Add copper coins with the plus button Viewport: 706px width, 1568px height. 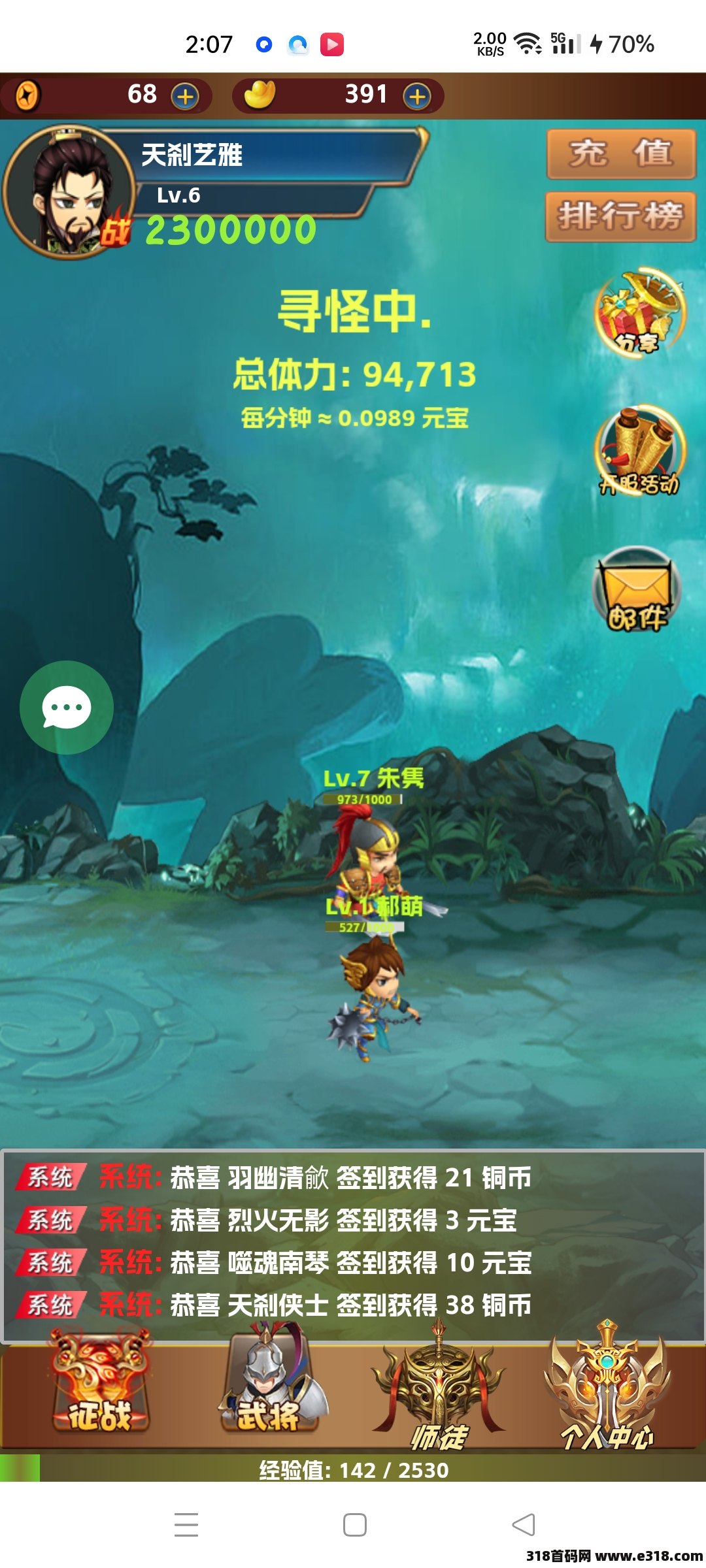[185, 97]
